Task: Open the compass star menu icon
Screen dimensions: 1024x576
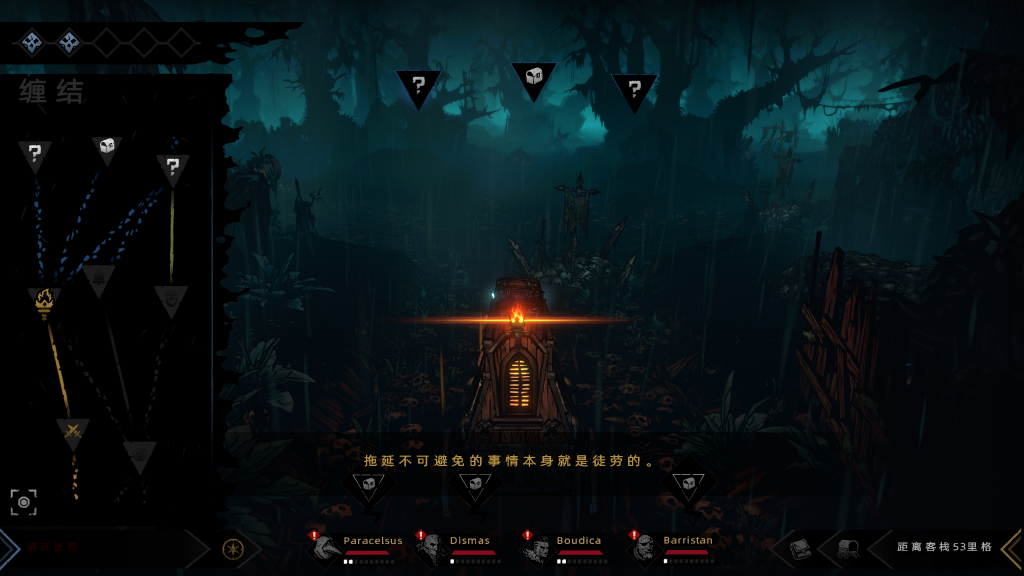Action: click(232, 549)
